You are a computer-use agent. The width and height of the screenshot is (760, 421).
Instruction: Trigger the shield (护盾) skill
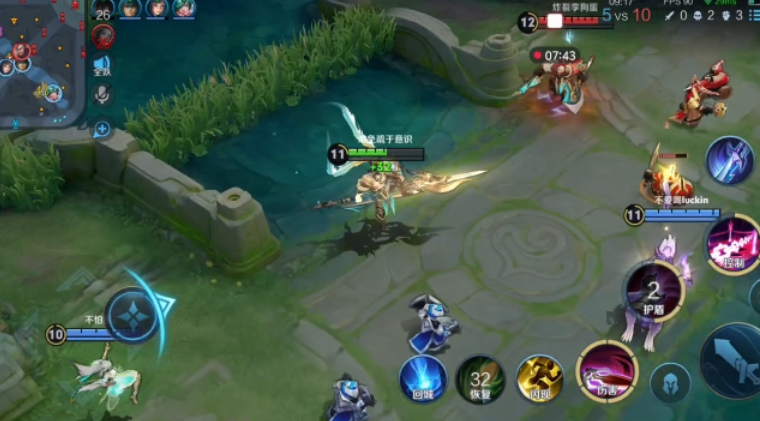[x=653, y=290]
